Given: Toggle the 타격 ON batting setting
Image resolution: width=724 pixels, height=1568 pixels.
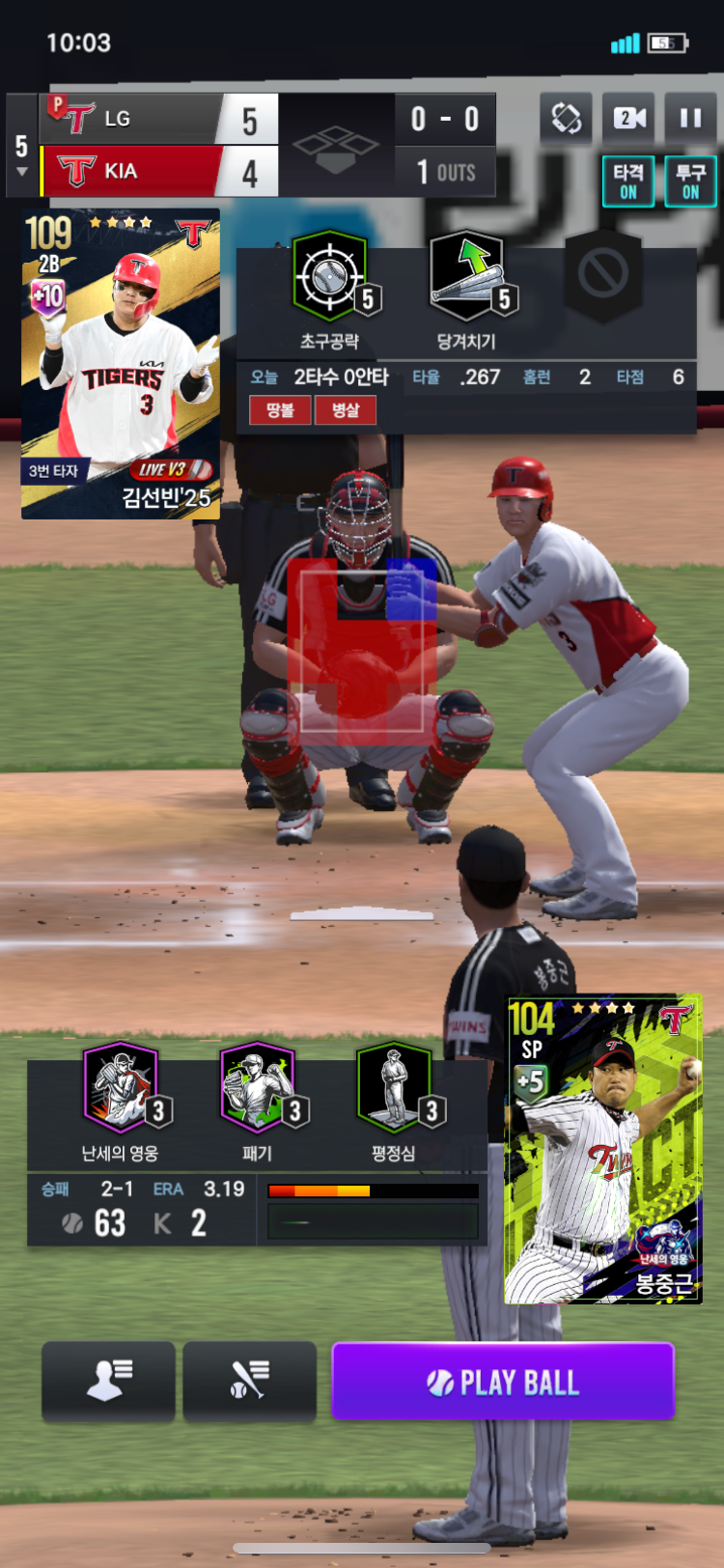Looking at the screenshot, I should (x=628, y=182).
